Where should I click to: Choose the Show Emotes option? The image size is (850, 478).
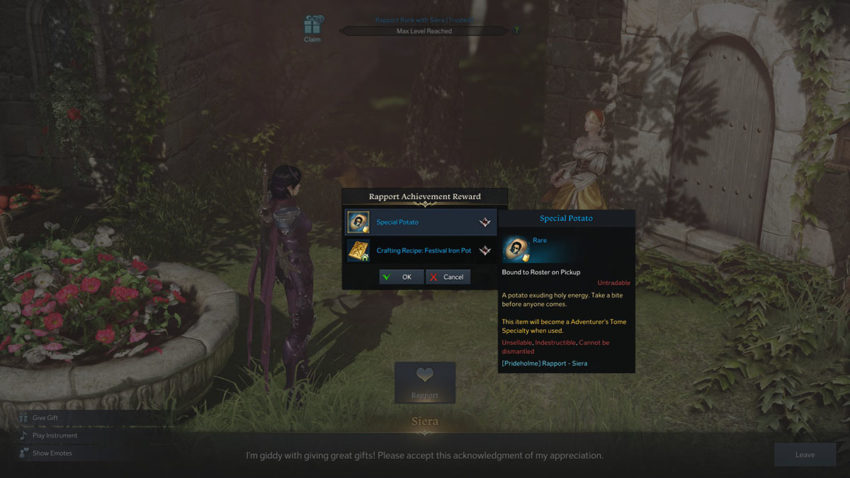[50, 453]
